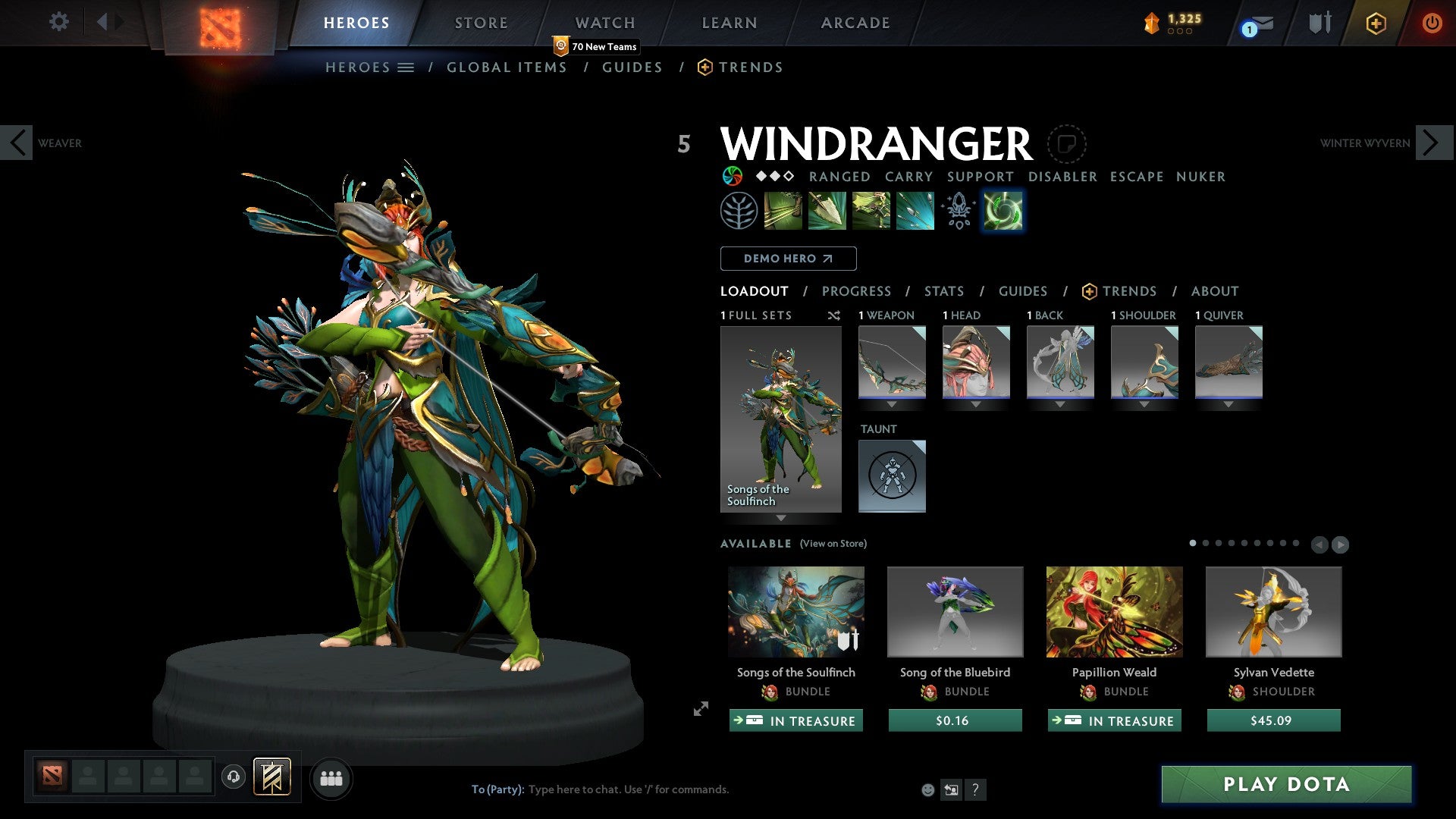Expand the equipped Weapon slot dropdown arrow
The height and width of the screenshot is (819, 1456).
coord(891,404)
